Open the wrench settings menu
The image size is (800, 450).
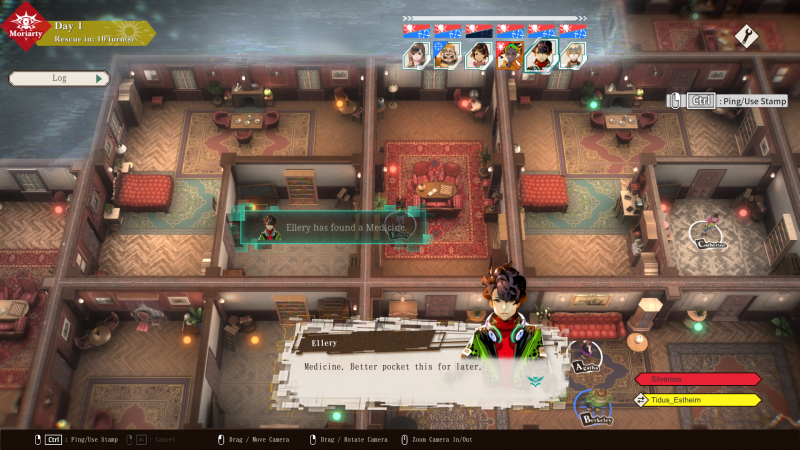(747, 36)
